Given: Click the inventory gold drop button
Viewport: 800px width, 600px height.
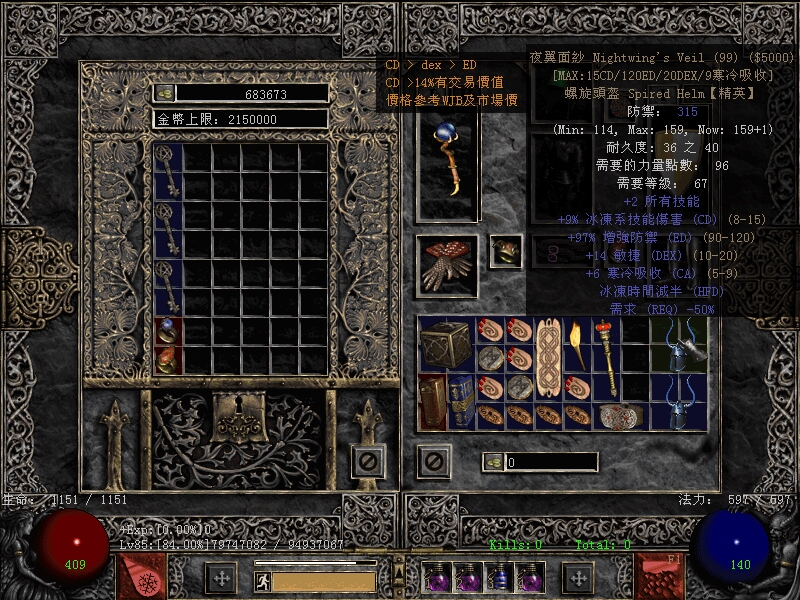Looking at the screenshot, I should (492, 462).
